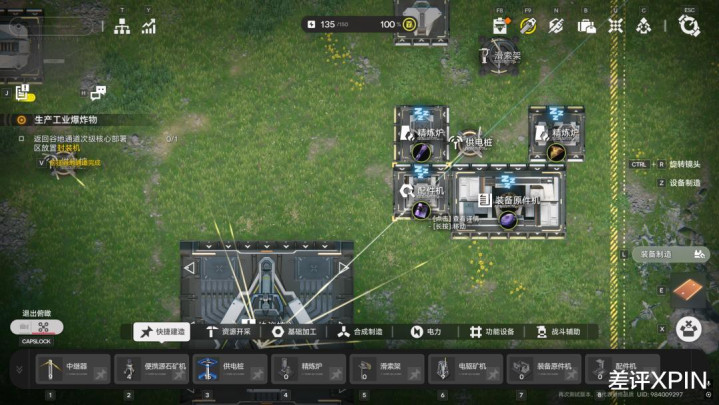This screenshot has height=405, width=719.
Task: Select the 中继器 relay build slot
Action: click(71, 369)
